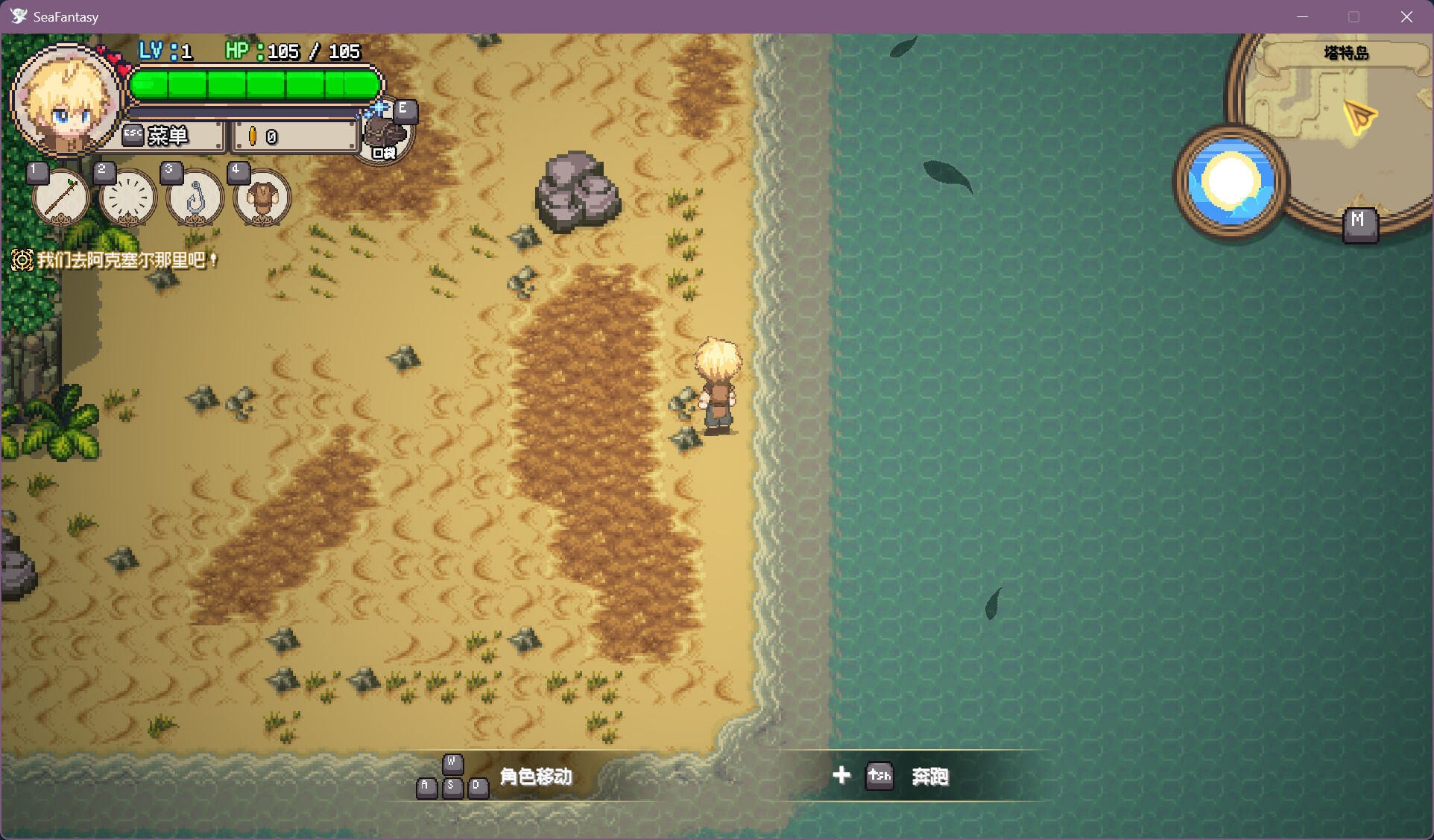Click the sun day-night clock icon
Screen dimensions: 1434x840
coord(1231,182)
